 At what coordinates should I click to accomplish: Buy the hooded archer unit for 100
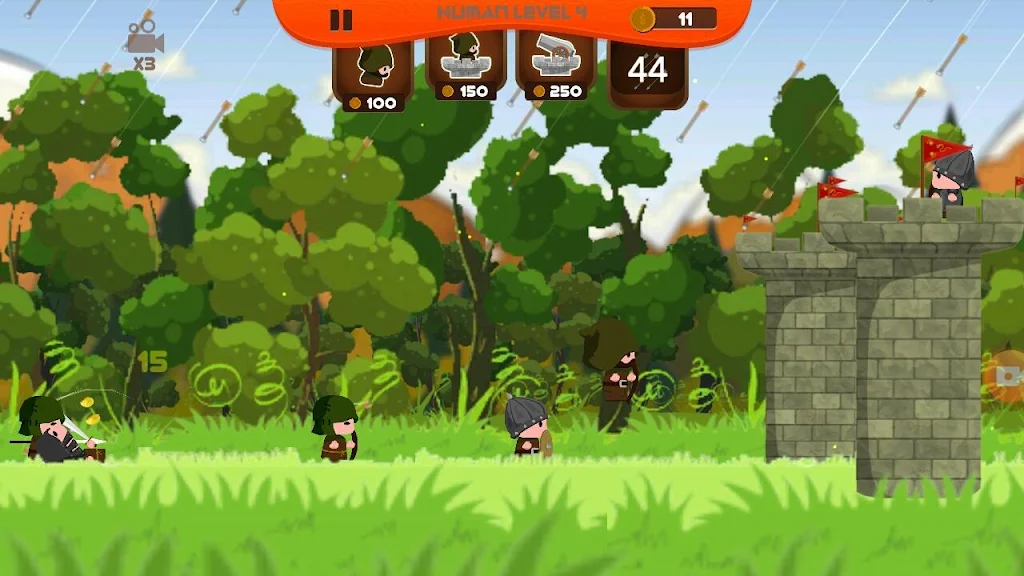pos(372,73)
